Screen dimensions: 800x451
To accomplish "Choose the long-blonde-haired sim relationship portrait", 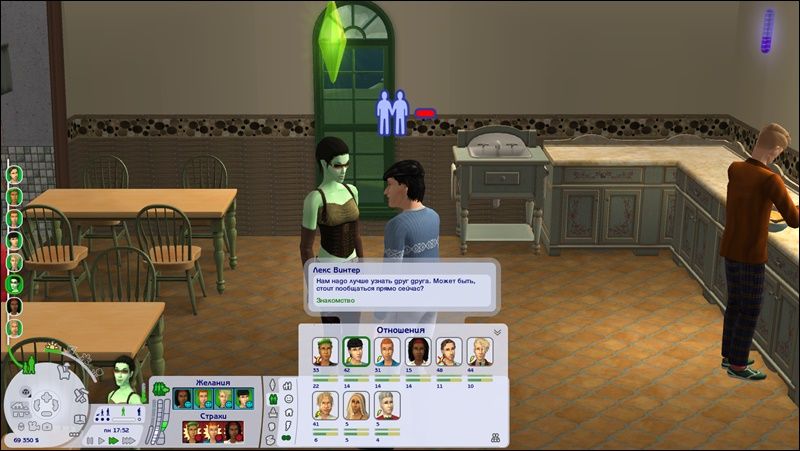I will coord(355,404).
